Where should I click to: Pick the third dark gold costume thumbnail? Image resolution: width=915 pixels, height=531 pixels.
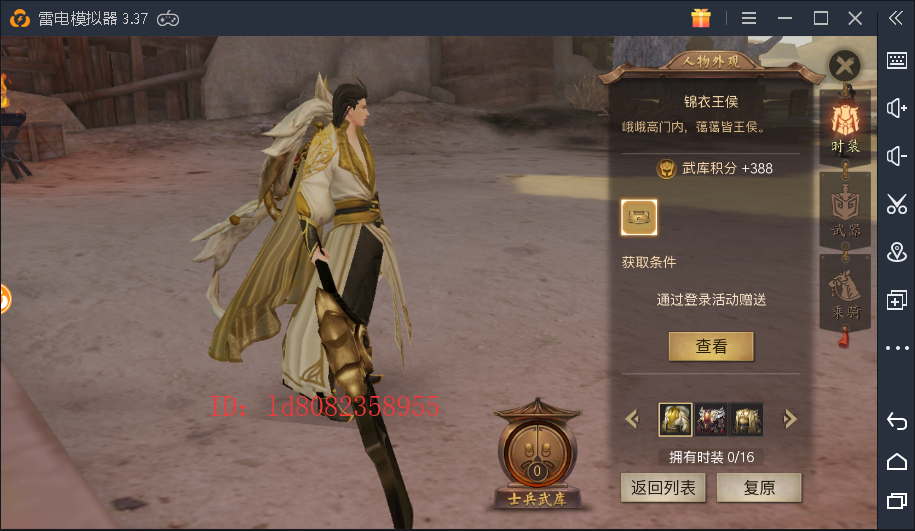coord(747,419)
